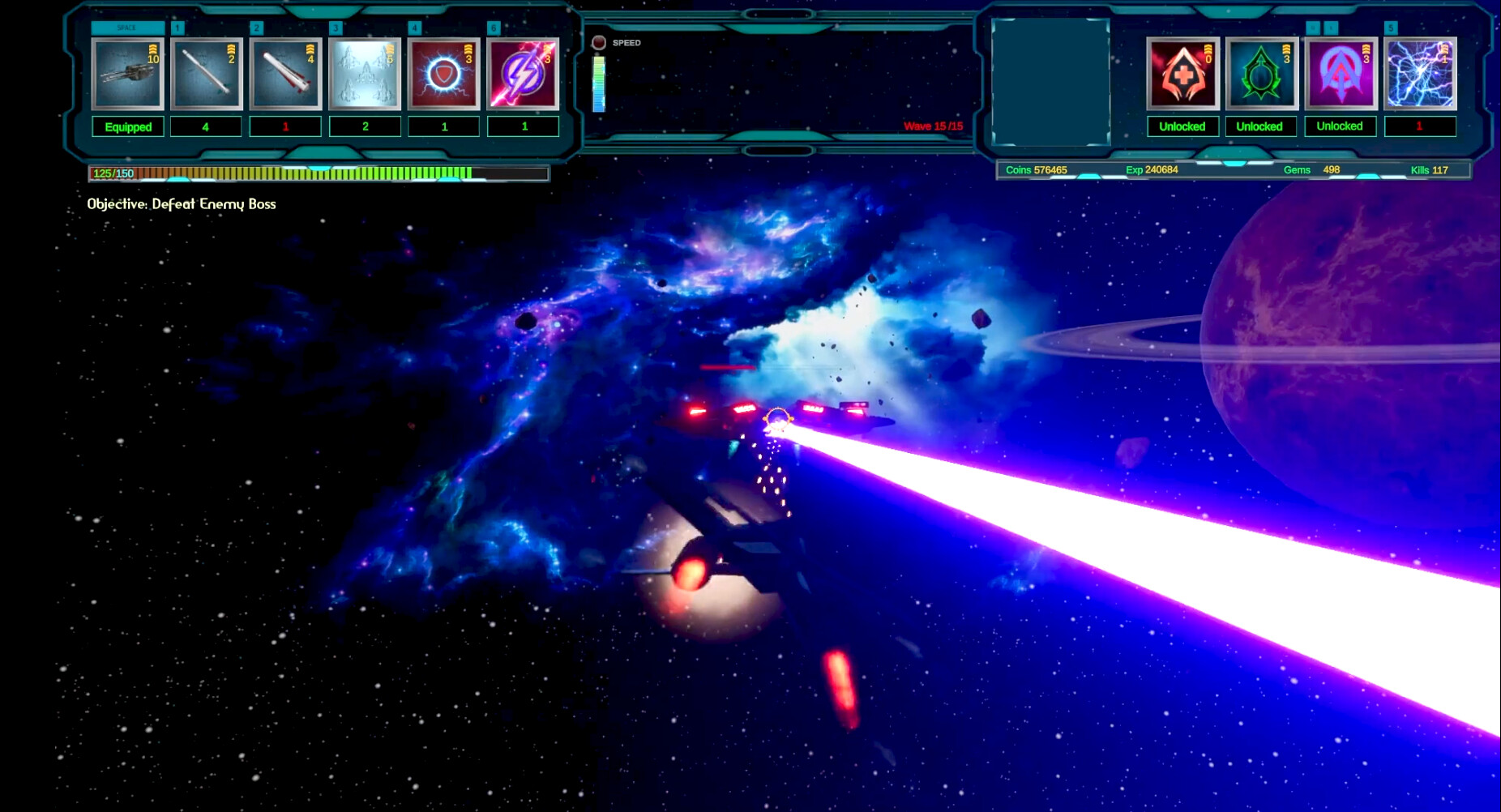Activate the green upgrade ability icon
Viewport: 1501px width, 812px height.
pos(1261,75)
